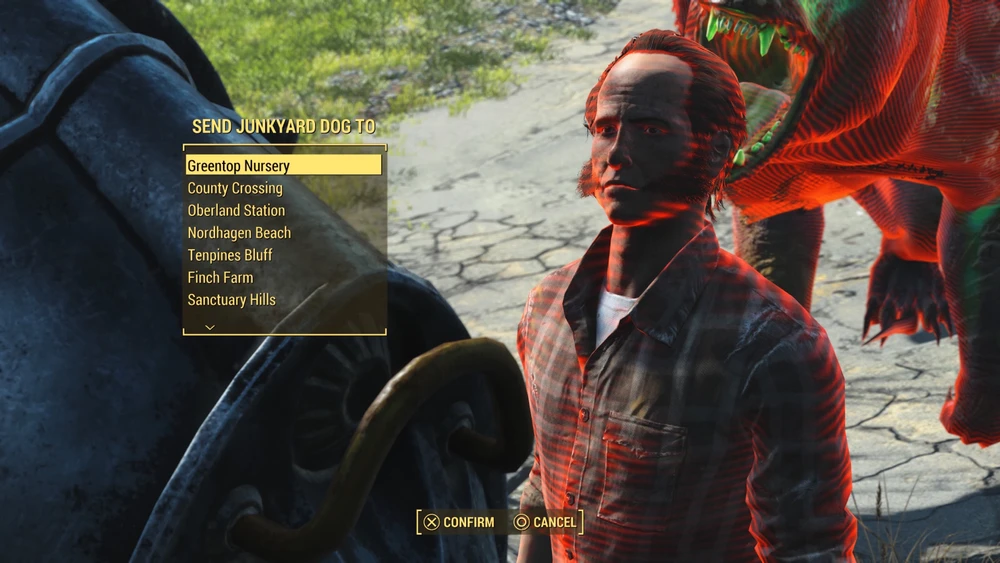Image resolution: width=1000 pixels, height=563 pixels.
Task: Pick Nordhagen Beach settlement
Action: pos(239,233)
